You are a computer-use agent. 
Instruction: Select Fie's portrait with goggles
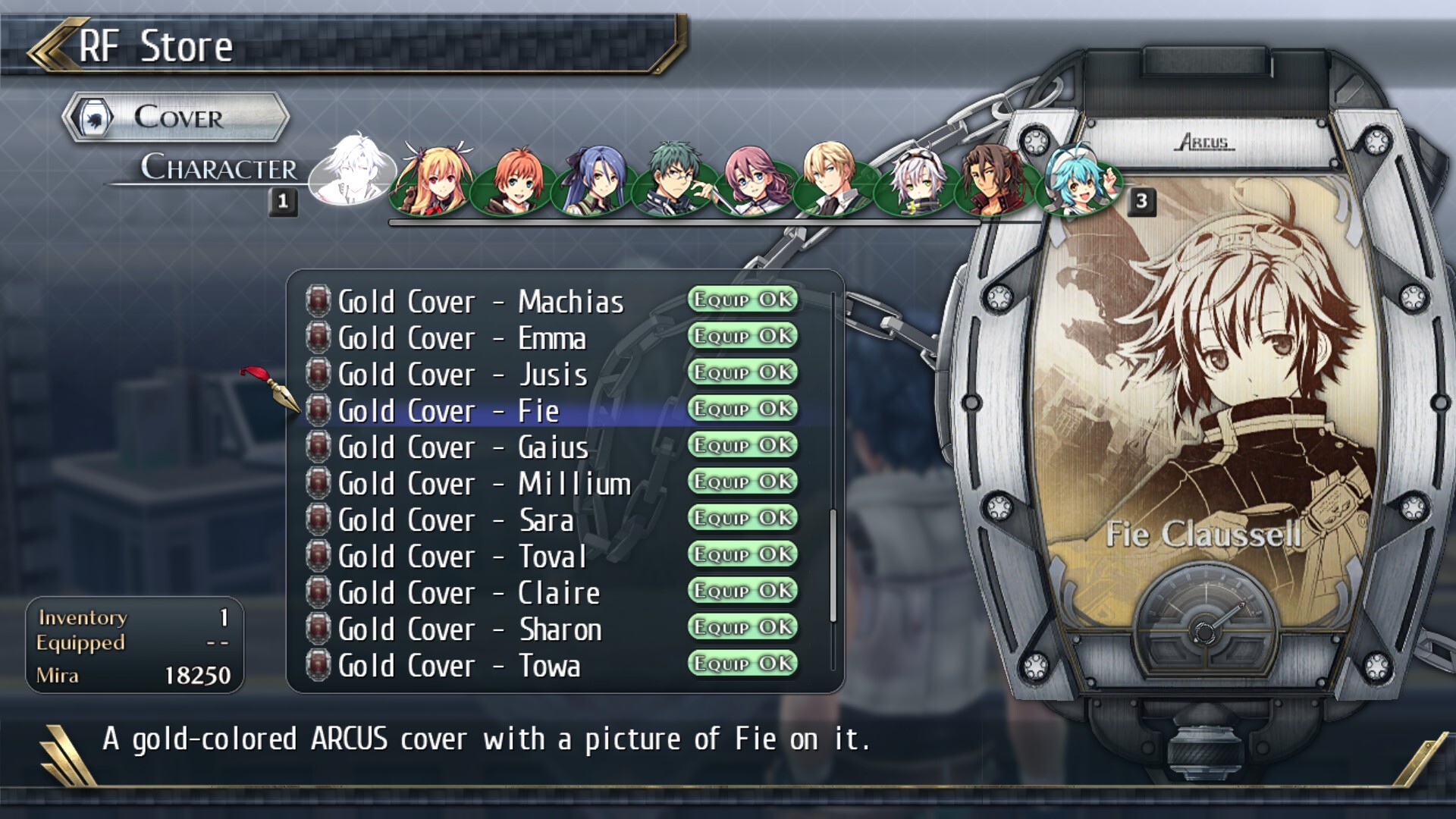point(914,180)
